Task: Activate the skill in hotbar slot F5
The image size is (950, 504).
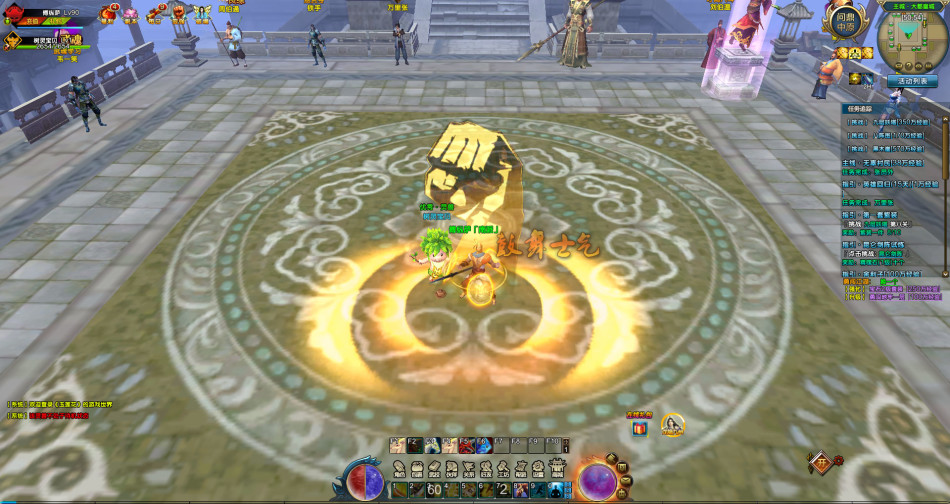Action: coord(467,446)
